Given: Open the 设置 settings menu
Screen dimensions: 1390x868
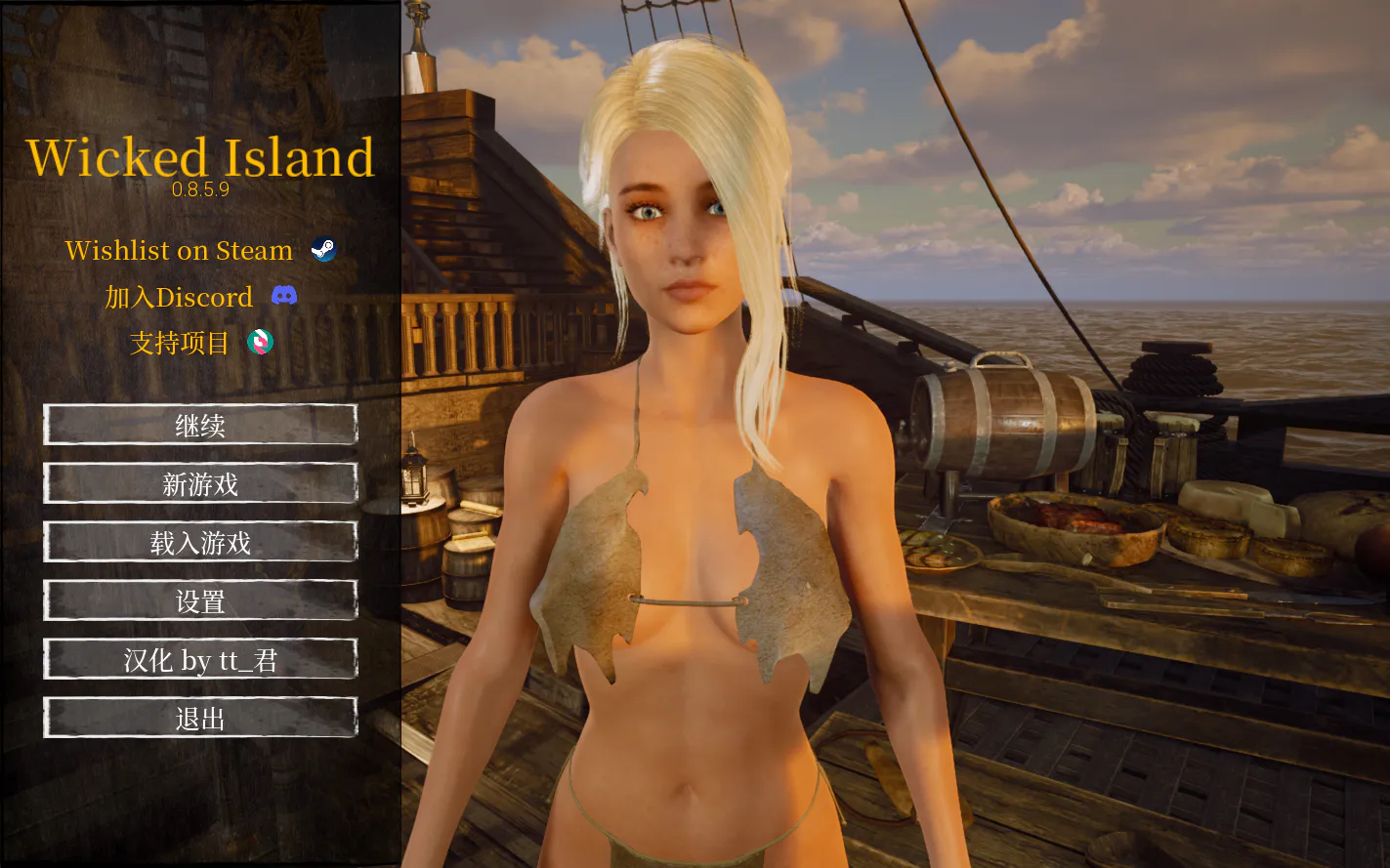Looking at the screenshot, I should 200,601.
